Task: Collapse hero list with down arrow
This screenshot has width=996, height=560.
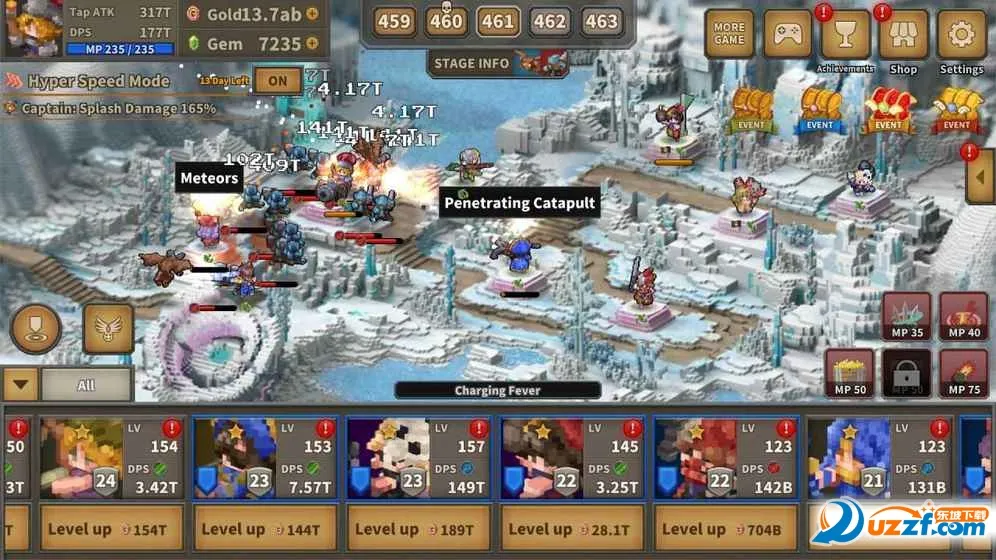Action: (20, 385)
